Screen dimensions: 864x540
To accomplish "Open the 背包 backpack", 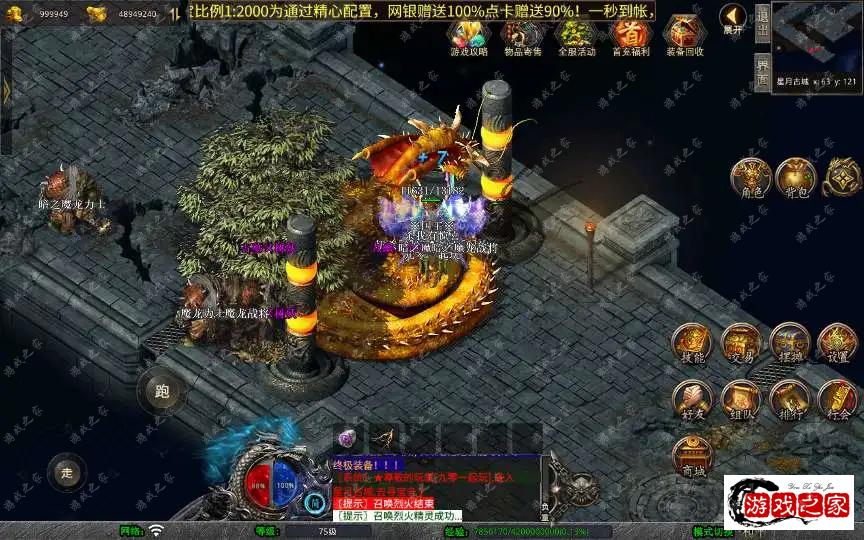I will (797, 178).
